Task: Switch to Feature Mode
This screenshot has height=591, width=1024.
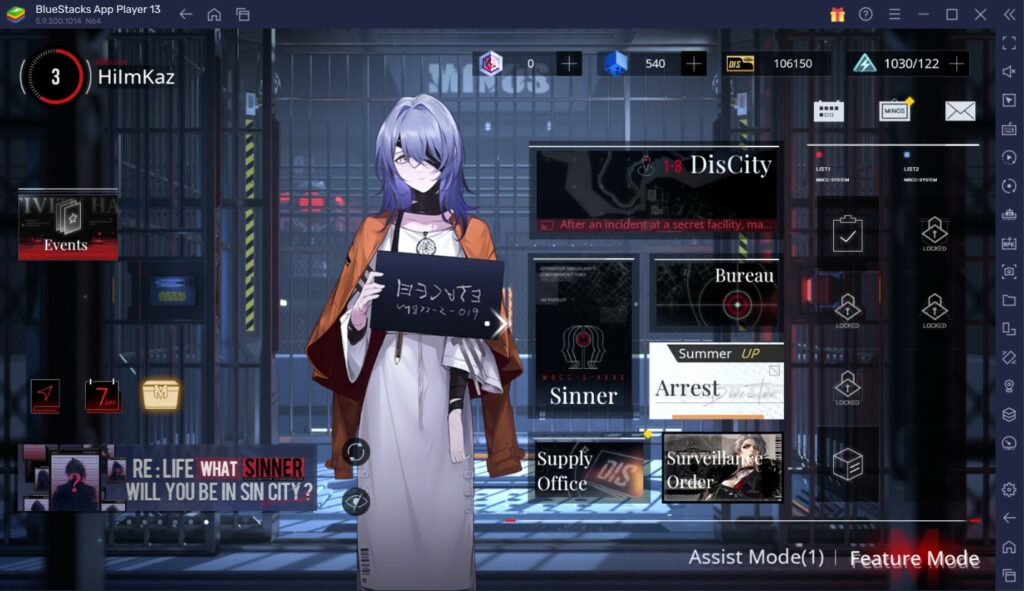Action: point(914,558)
